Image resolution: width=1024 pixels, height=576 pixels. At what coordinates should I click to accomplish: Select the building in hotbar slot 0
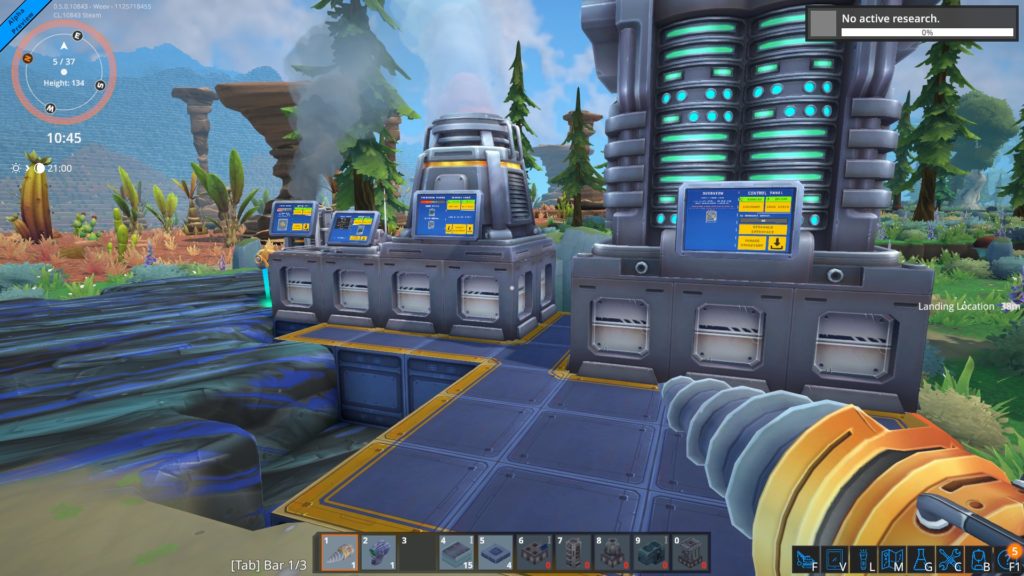690,553
